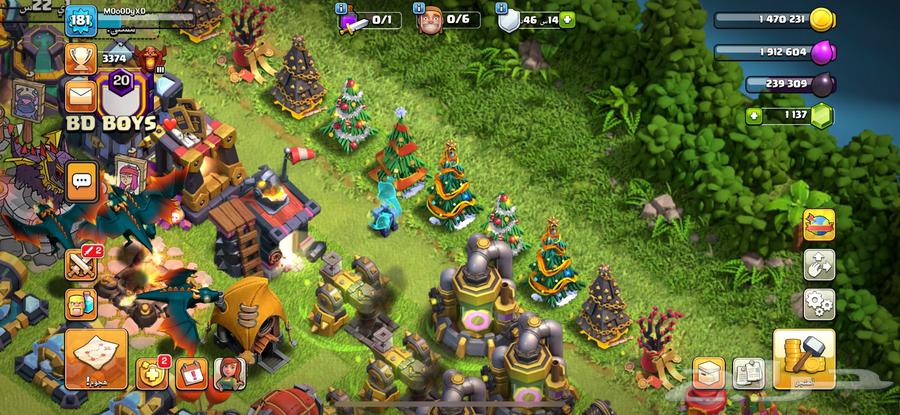The width and height of the screenshot is (900, 415).
Task: Open the level 181 player profile badge
Action: [80, 22]
